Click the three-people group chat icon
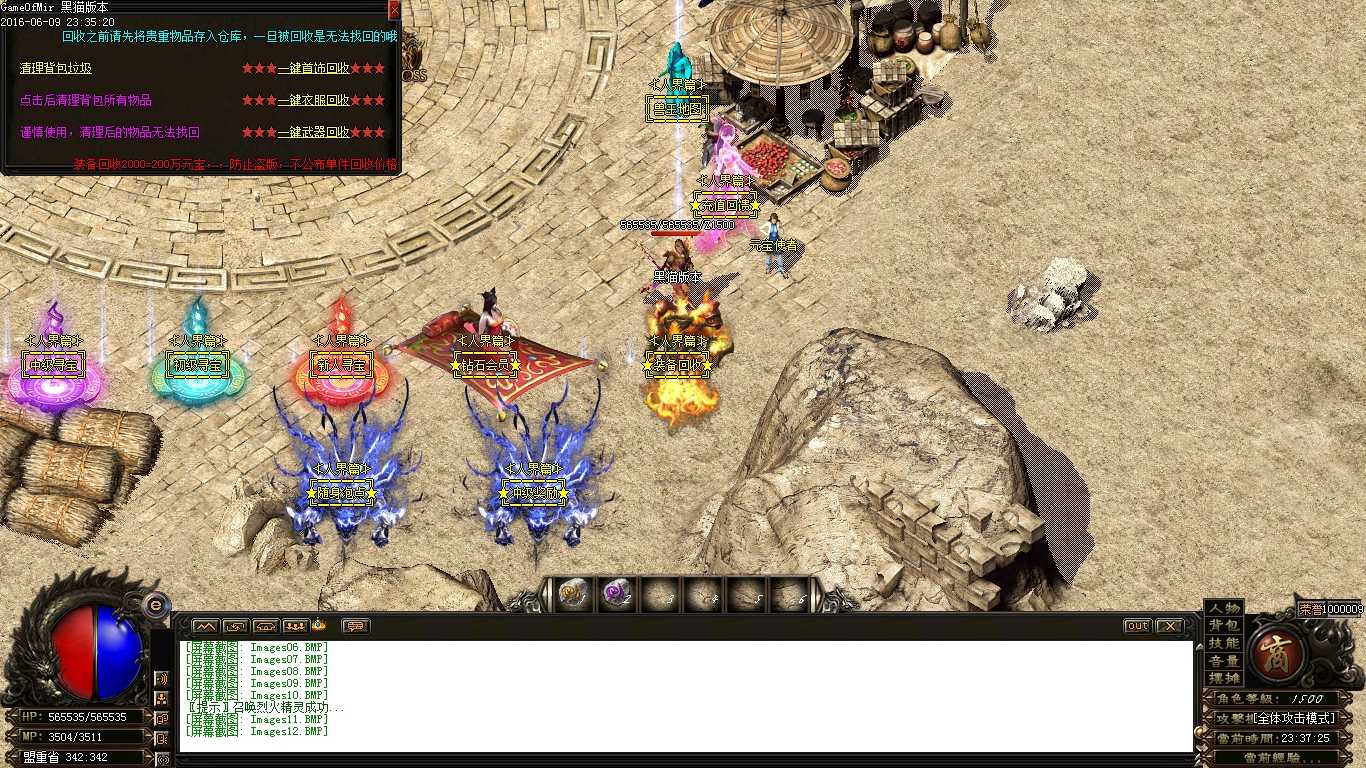This screenshot has width=1366, height=768. 295,626
